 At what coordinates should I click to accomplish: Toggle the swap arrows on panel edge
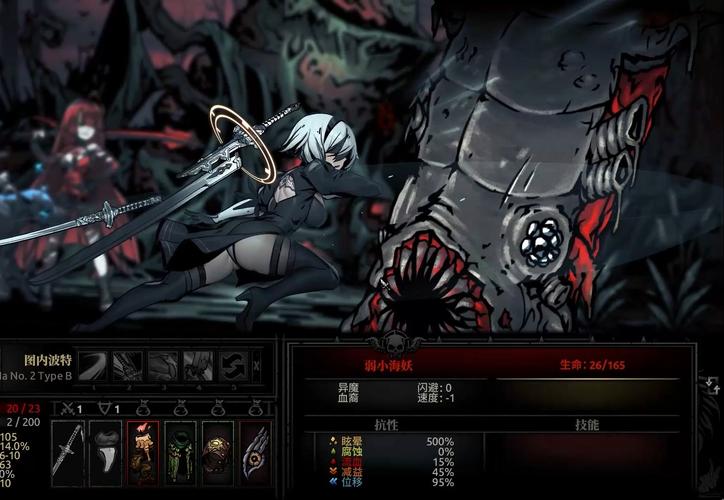711,384
